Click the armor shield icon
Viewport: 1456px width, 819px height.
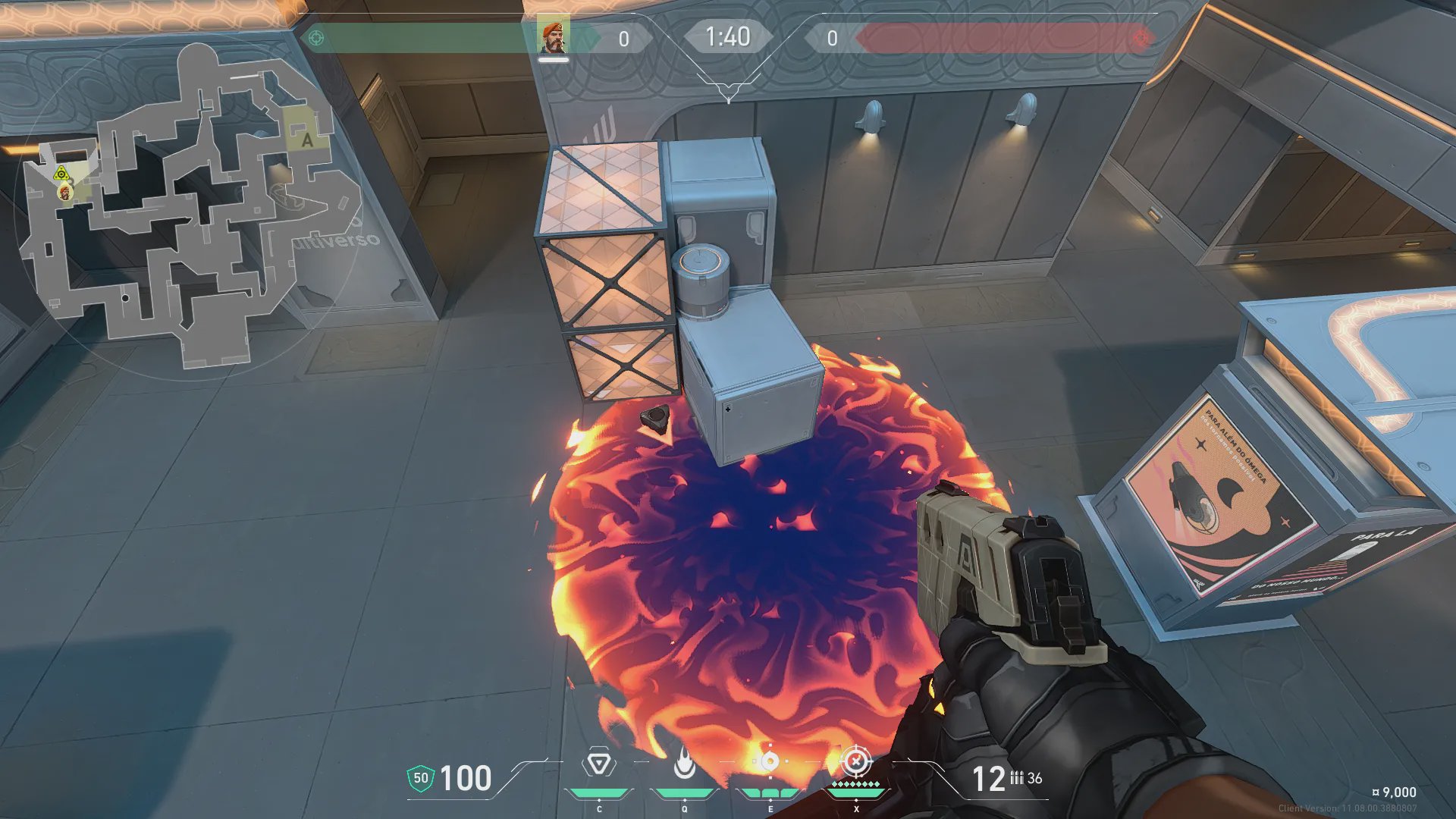[420, 778]
